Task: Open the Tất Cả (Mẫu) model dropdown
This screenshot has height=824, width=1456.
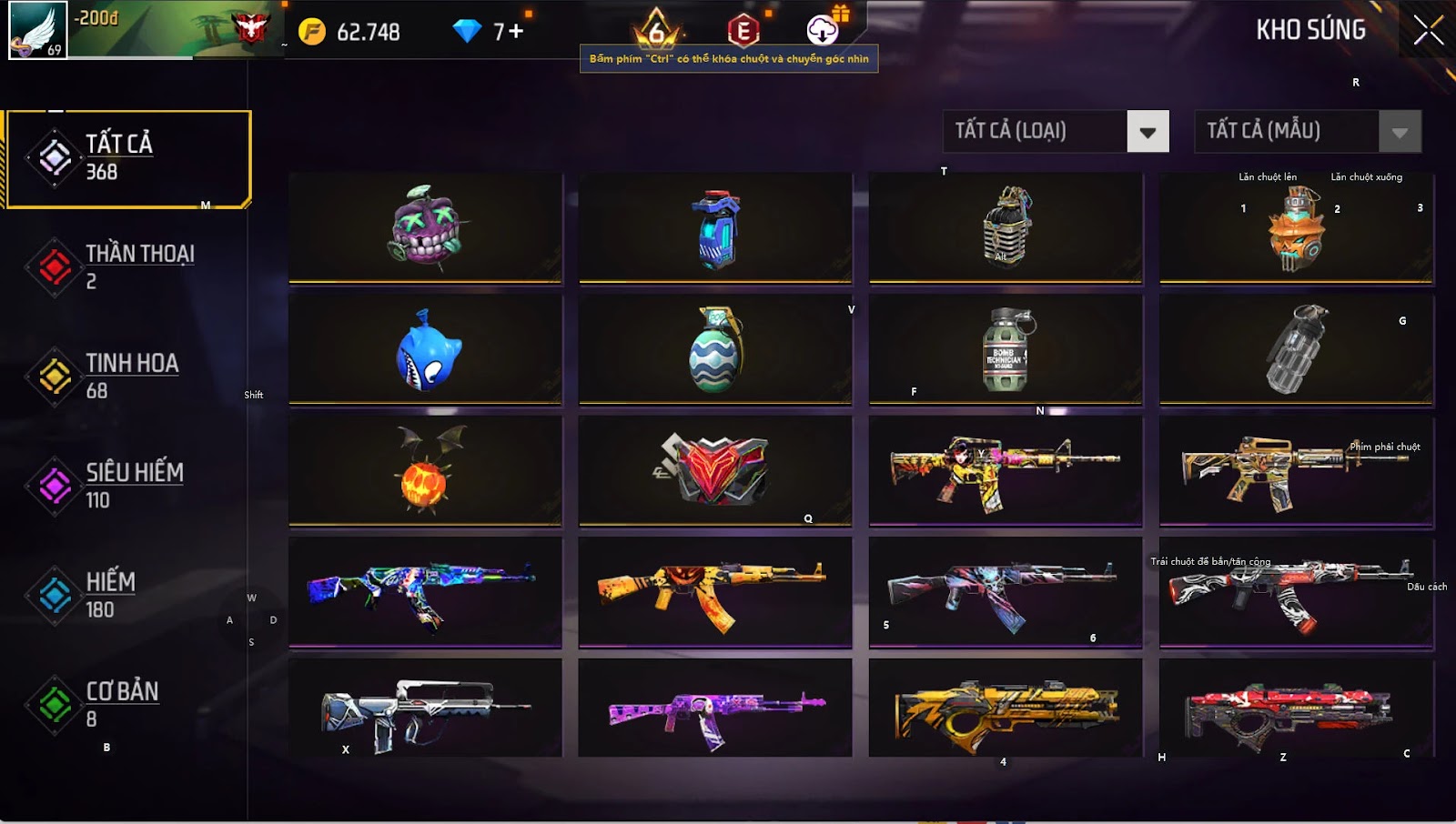Action: (x=1399, y=132)
